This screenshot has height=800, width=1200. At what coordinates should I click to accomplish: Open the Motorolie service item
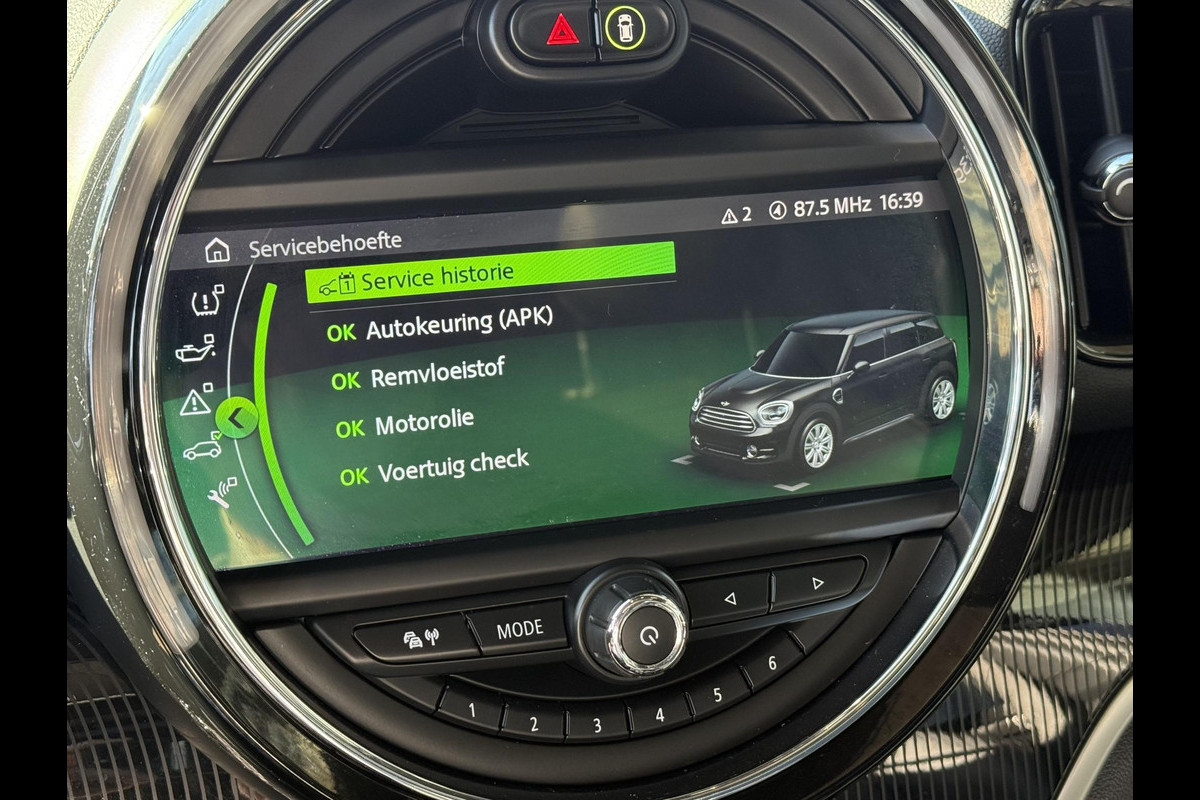click(405, 425)
